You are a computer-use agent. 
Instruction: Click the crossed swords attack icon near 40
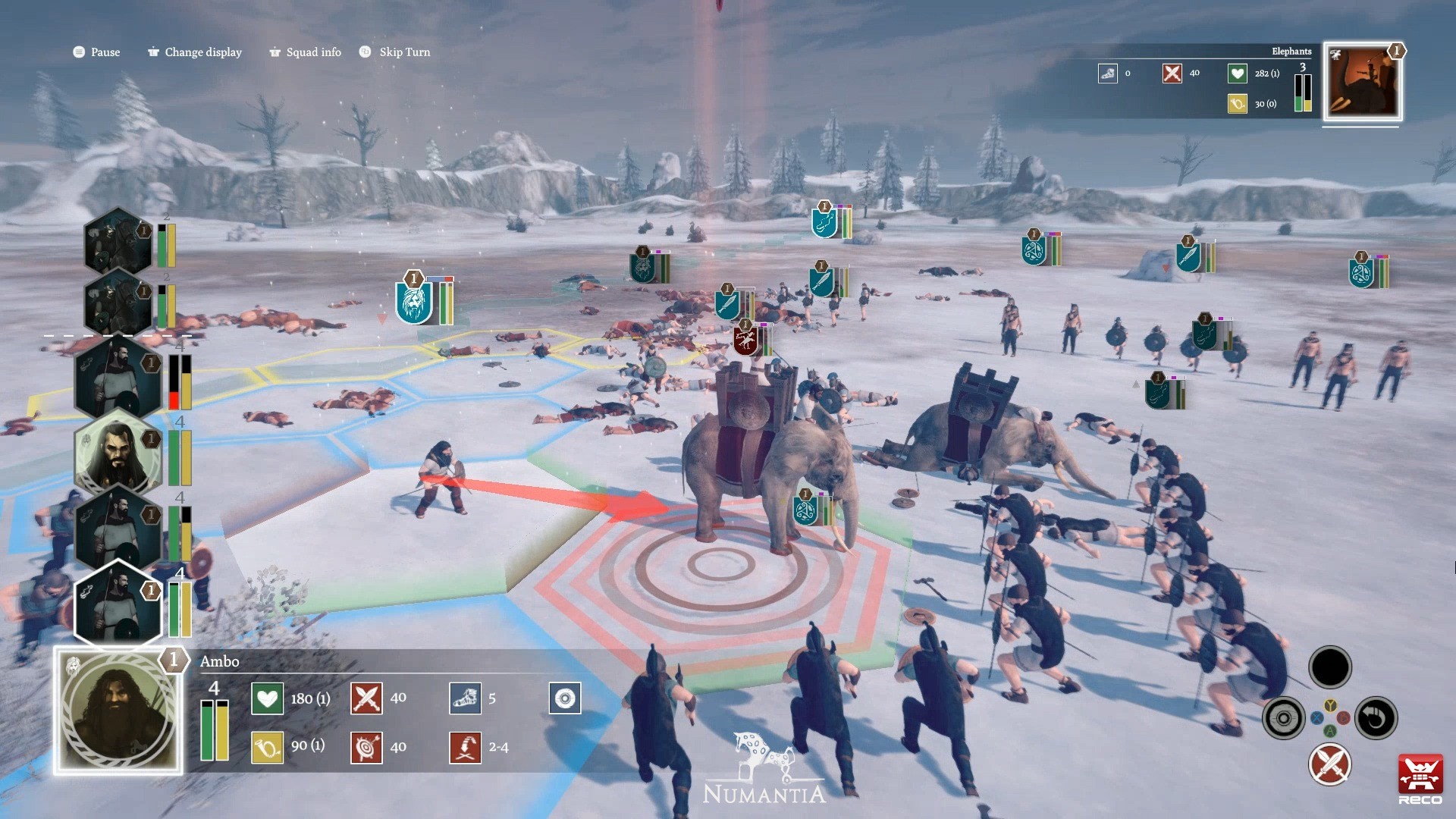(x=366, y=698)
